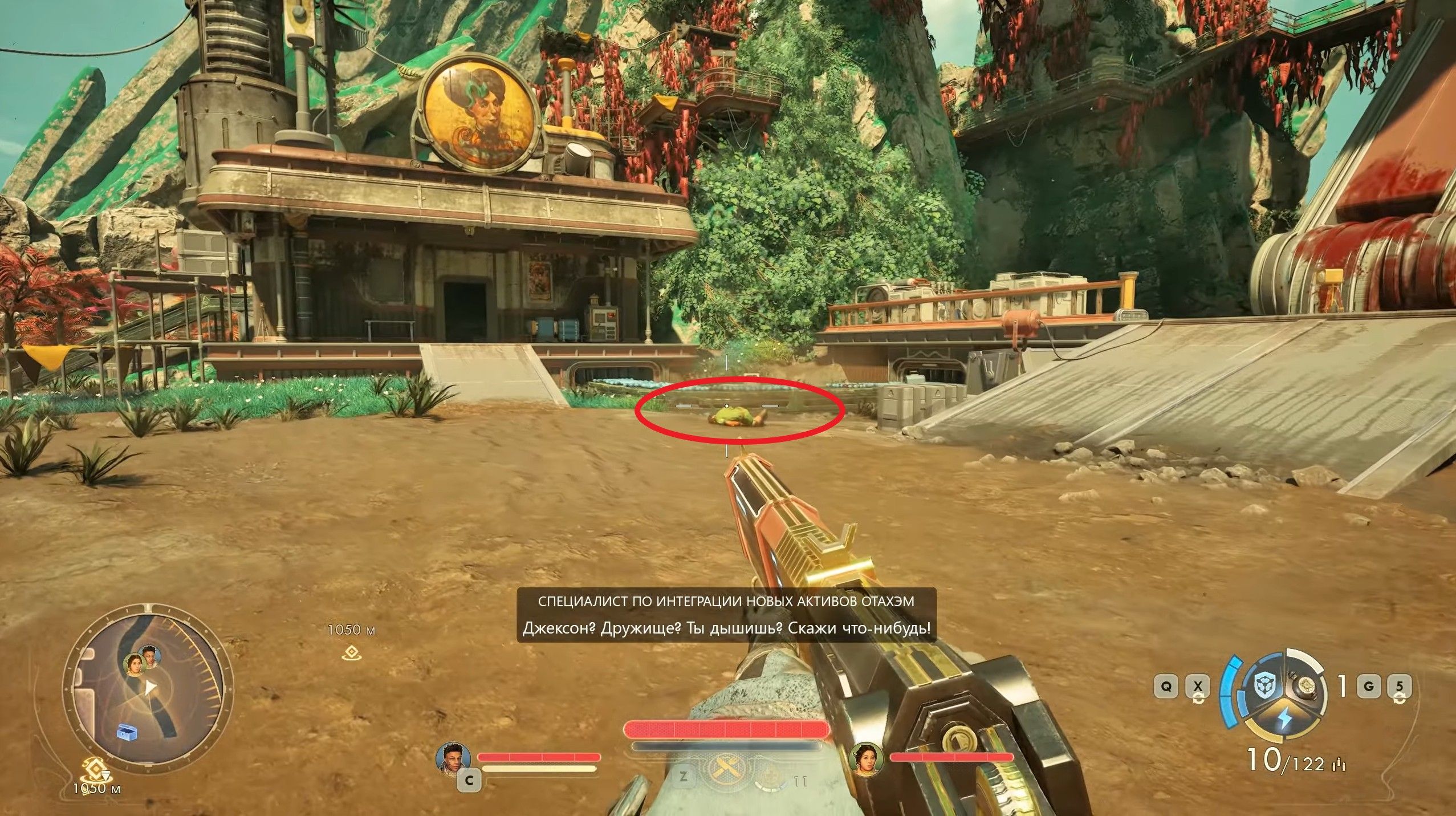
Task: Click the '1050 м' distance label under the minimap
Action: [x=97, y=789]
